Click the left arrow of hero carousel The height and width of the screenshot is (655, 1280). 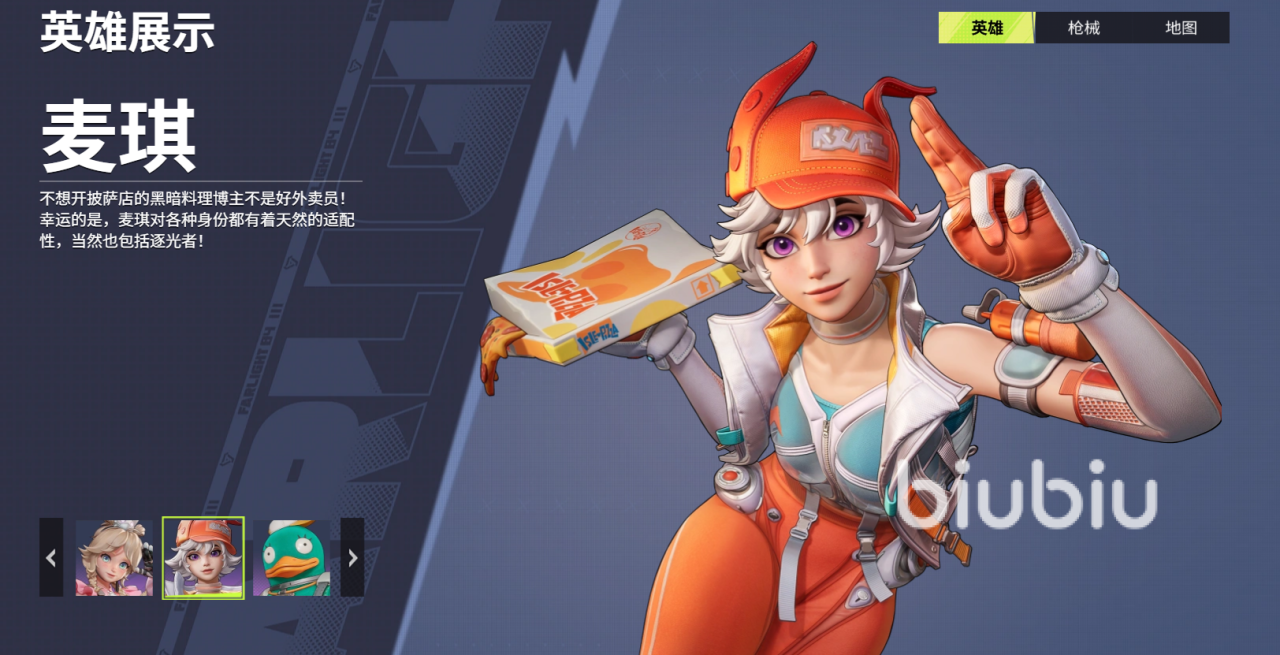click(51, 557)
